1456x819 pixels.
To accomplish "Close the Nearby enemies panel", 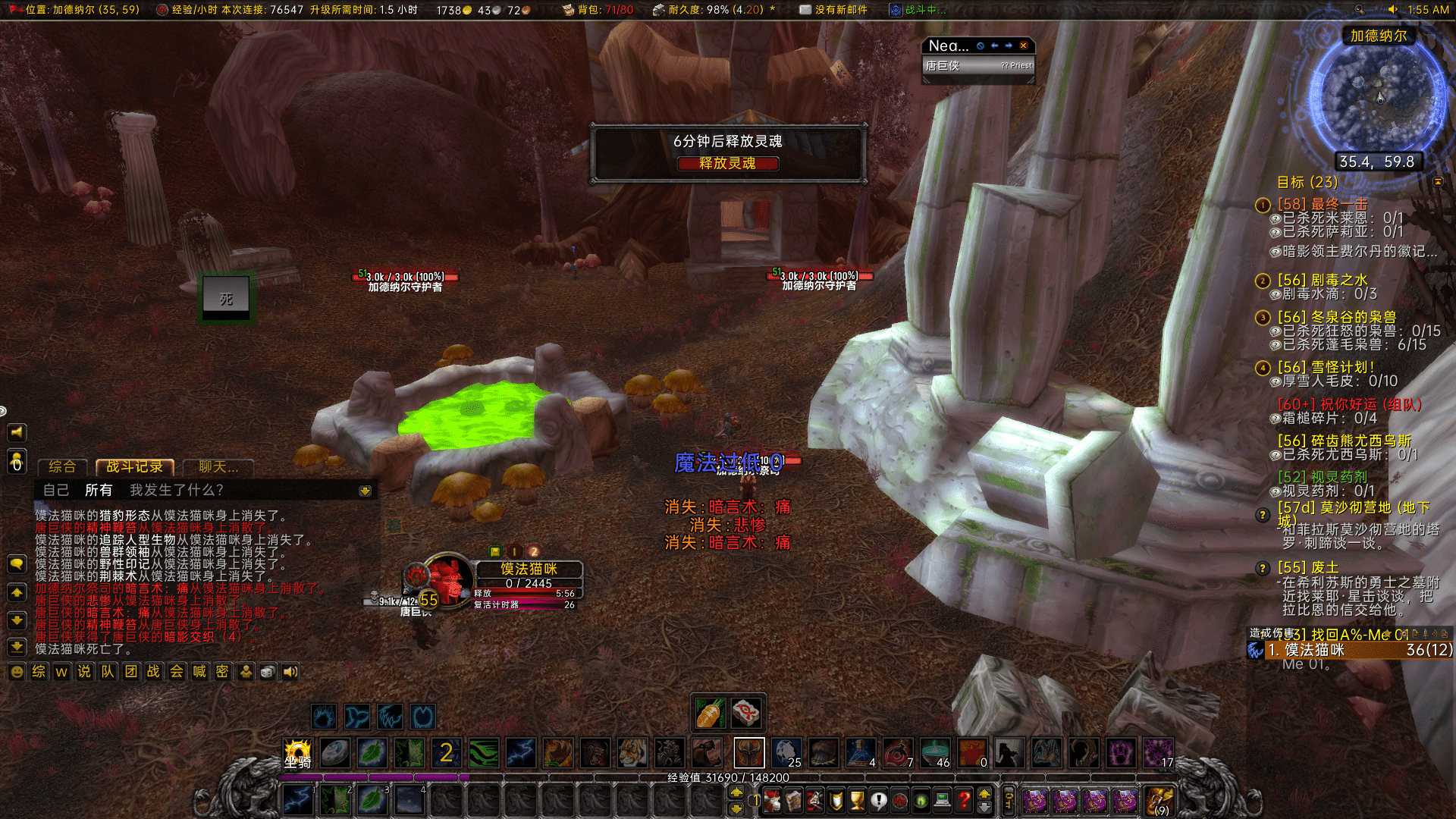I will (x=1024, y=45).
